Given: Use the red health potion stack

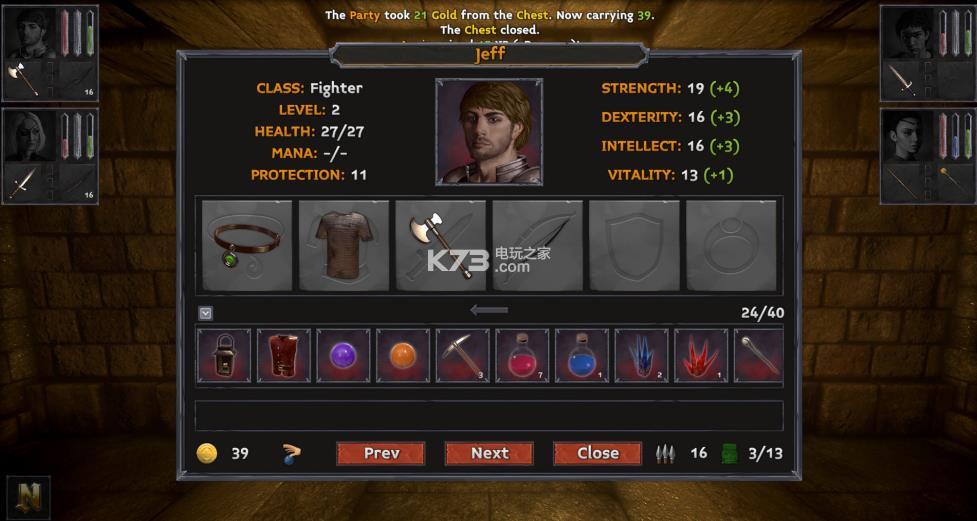Looking at the screenshot, I should tap(522, 355).
